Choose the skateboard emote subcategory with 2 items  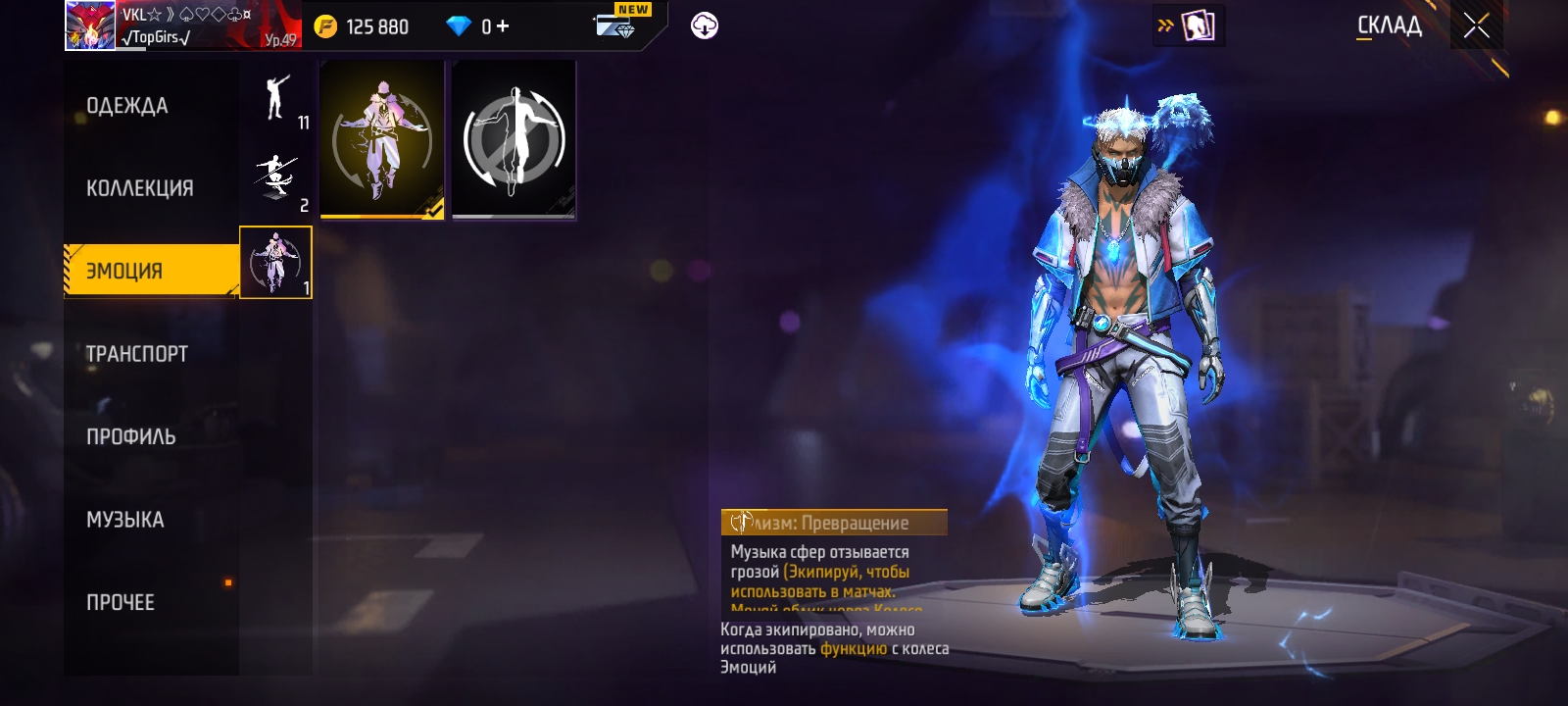coord(276,181)
